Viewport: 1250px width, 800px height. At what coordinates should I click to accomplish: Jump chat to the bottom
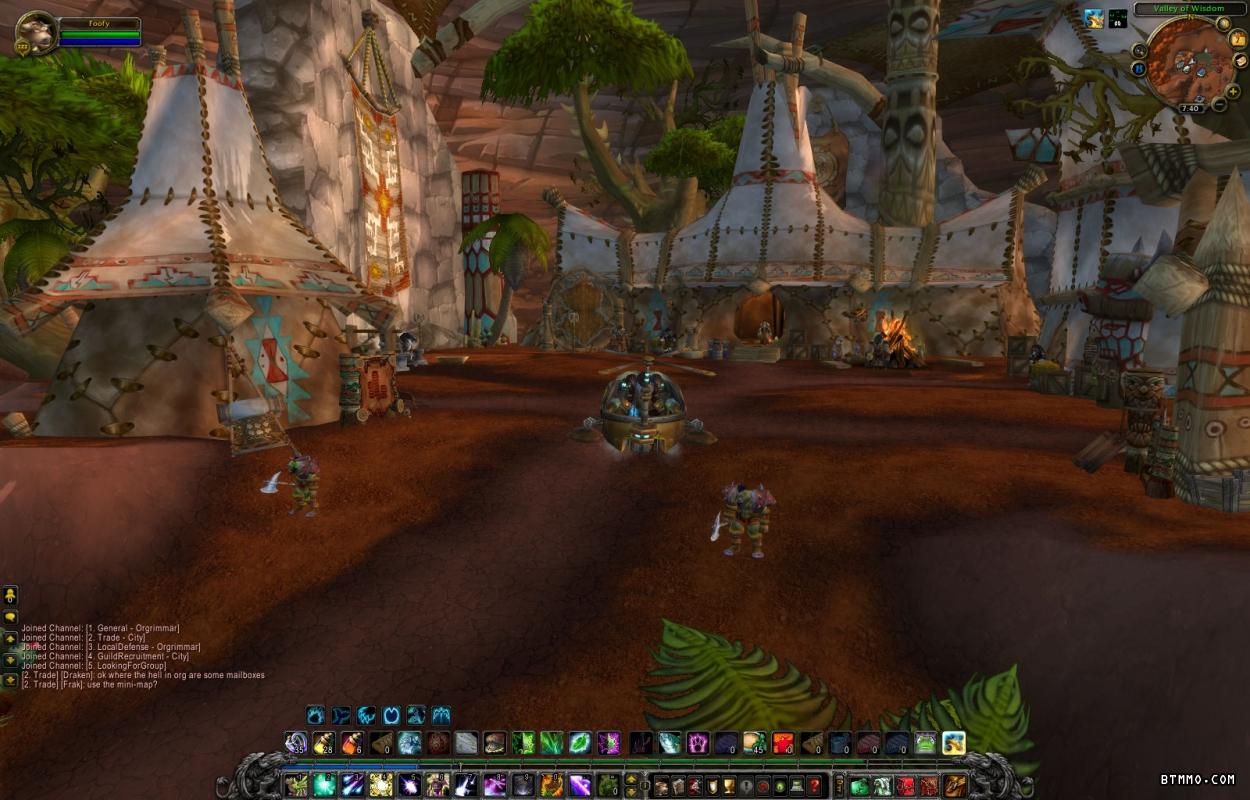pos(10,680)
